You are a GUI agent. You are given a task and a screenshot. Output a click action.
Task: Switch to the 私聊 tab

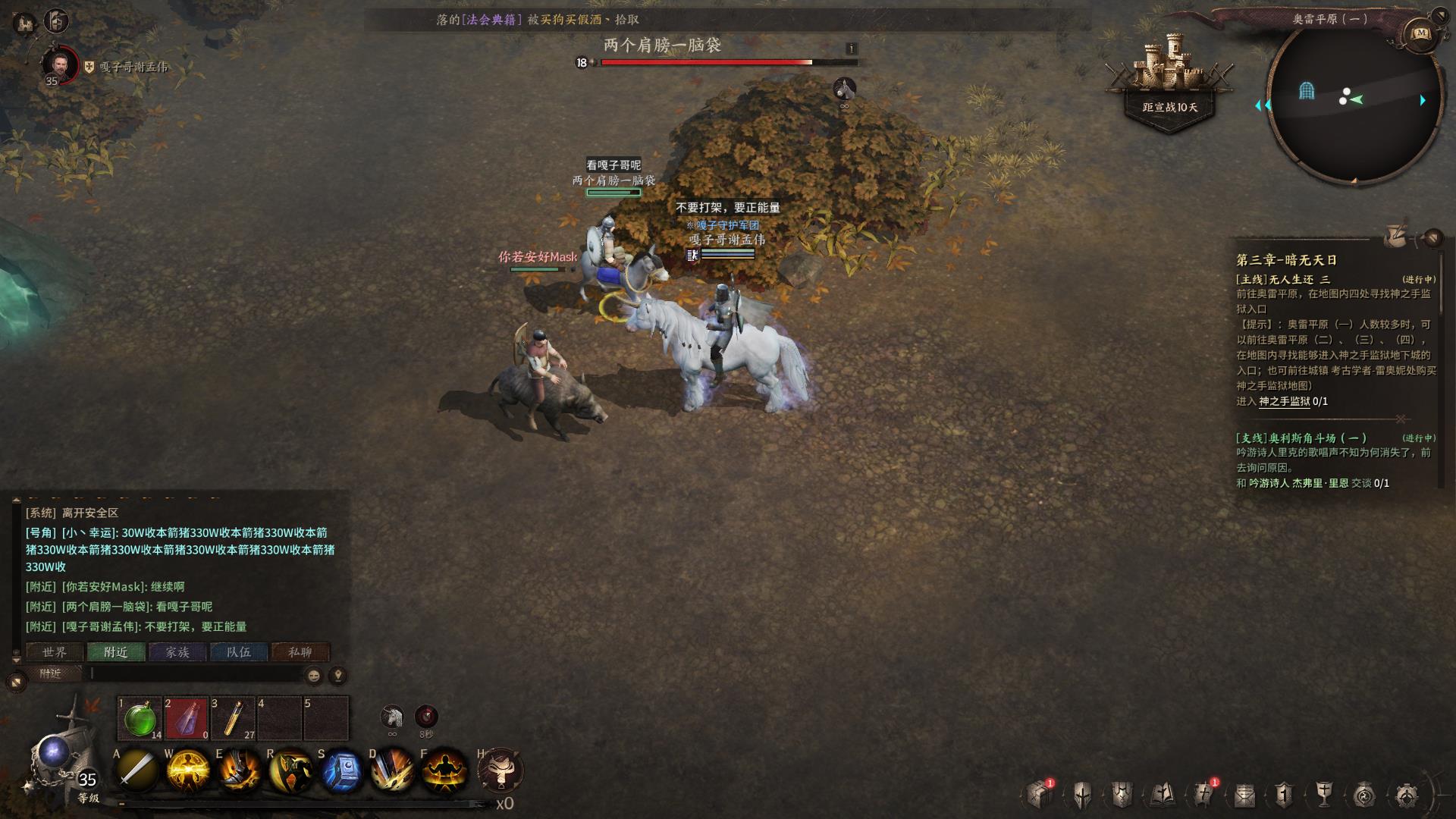click(300, 652)
